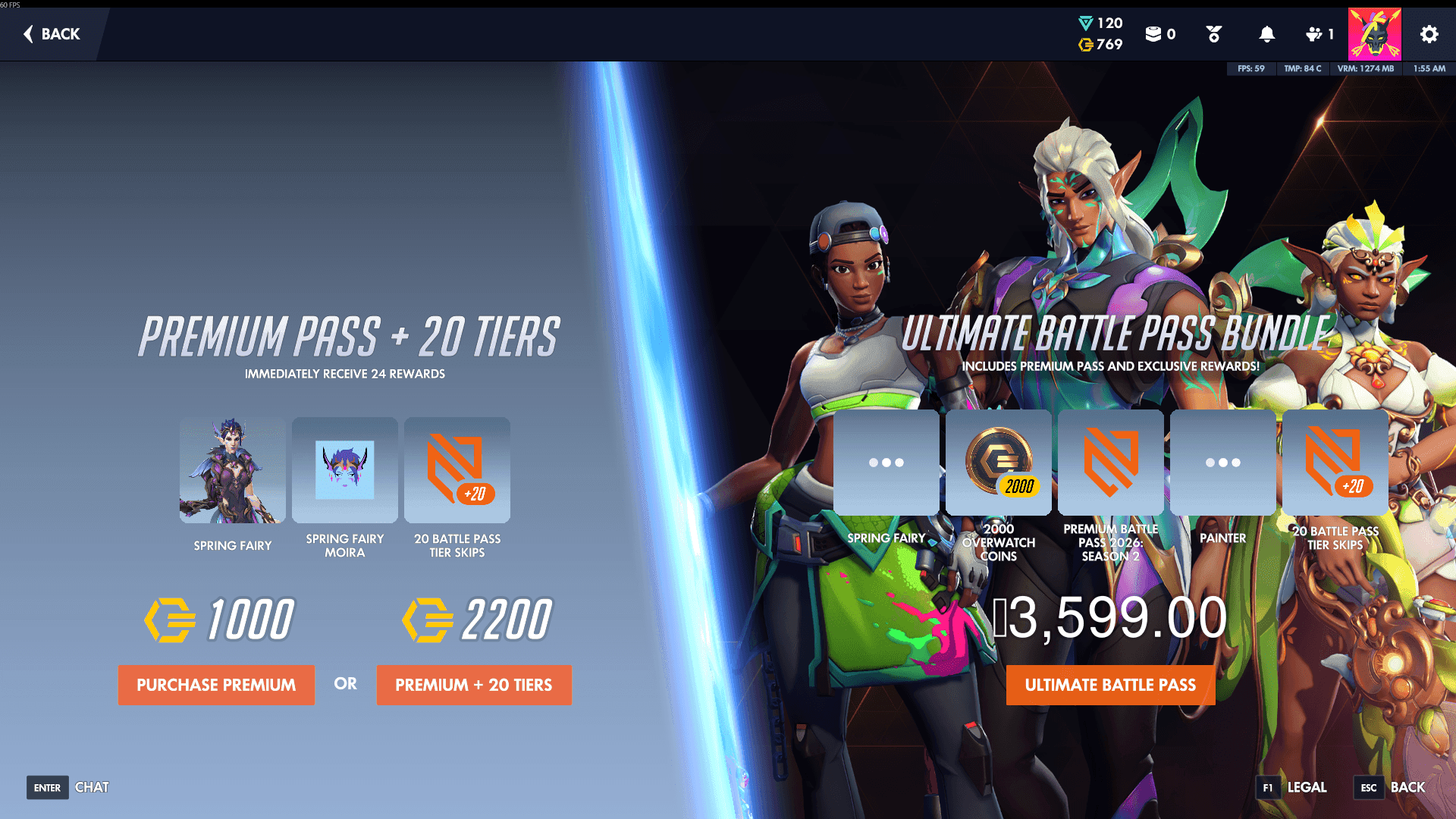
Task: Click the notification bell icon
Action: (x=1266, y=34)
